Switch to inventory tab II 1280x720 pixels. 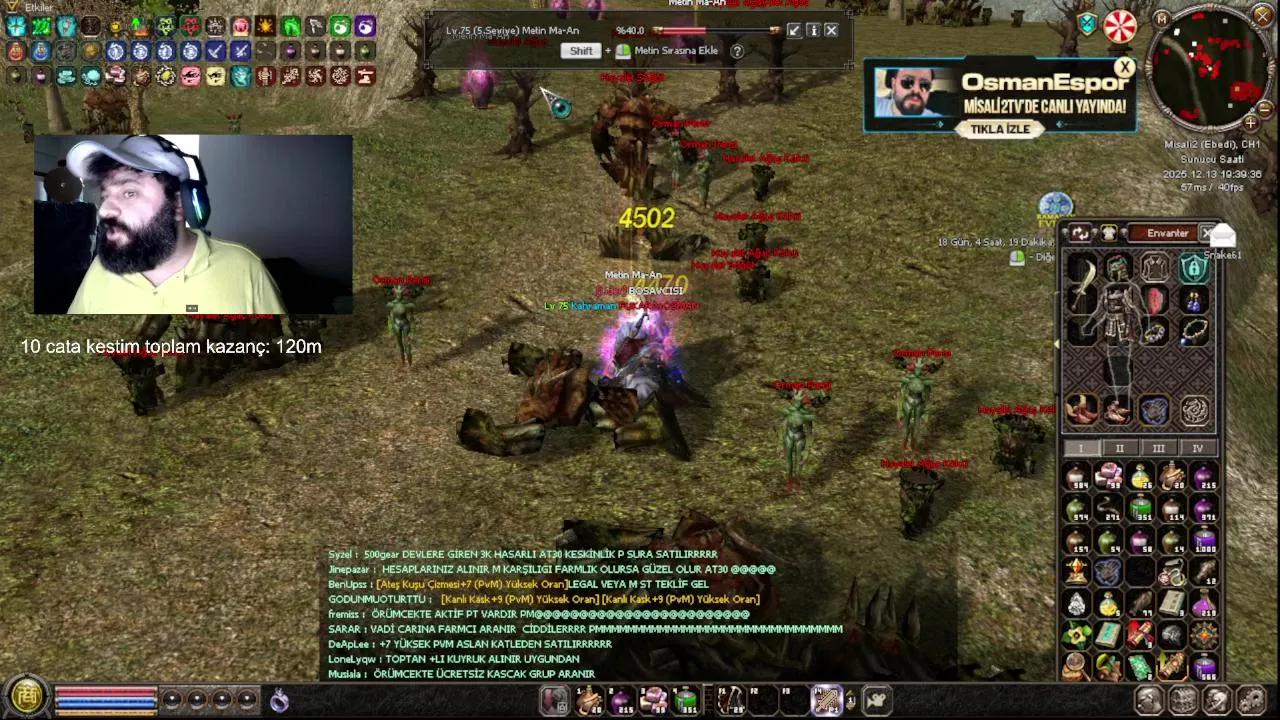tap(1119, 449)
